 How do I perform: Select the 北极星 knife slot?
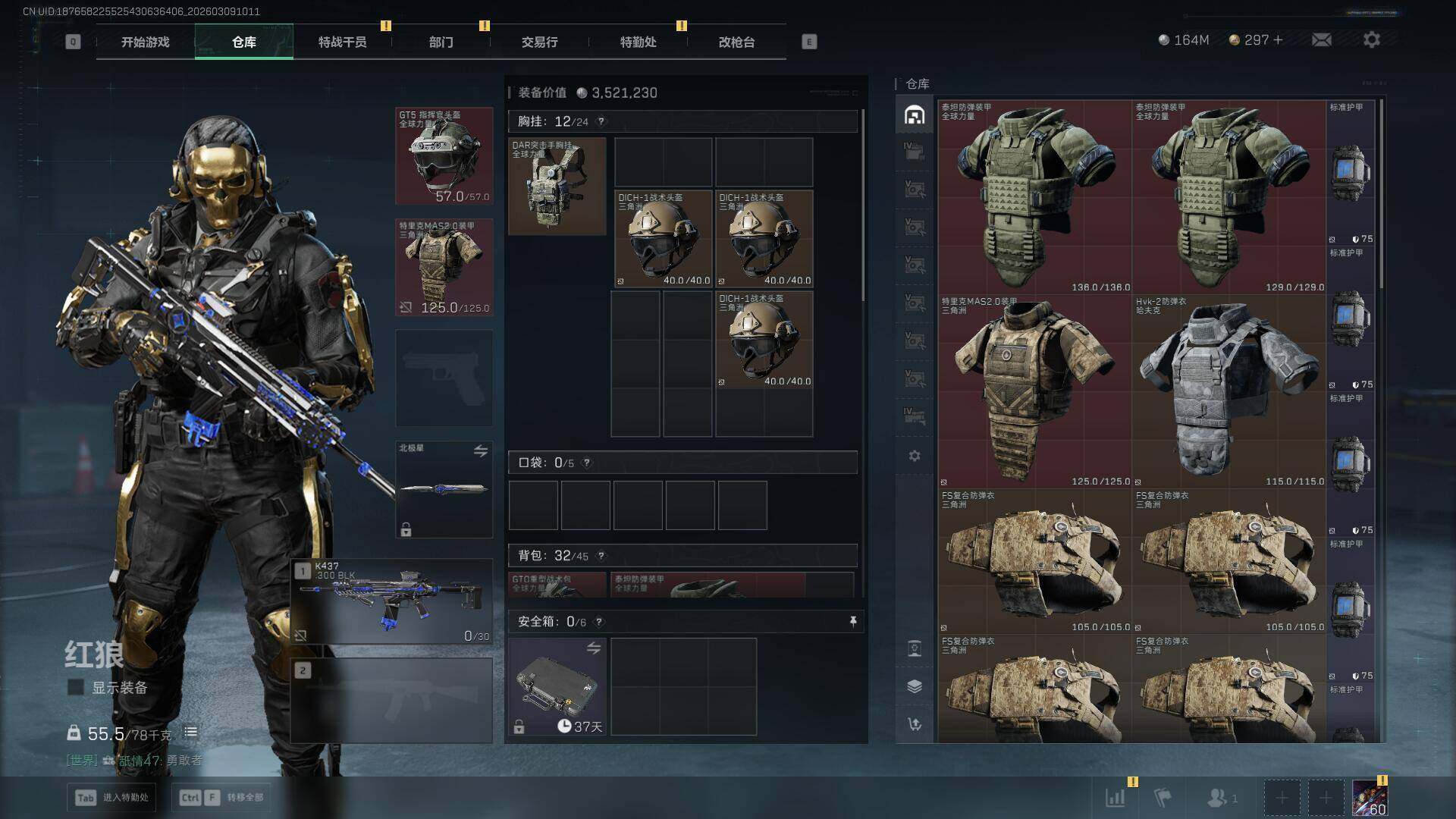[444, 489]
